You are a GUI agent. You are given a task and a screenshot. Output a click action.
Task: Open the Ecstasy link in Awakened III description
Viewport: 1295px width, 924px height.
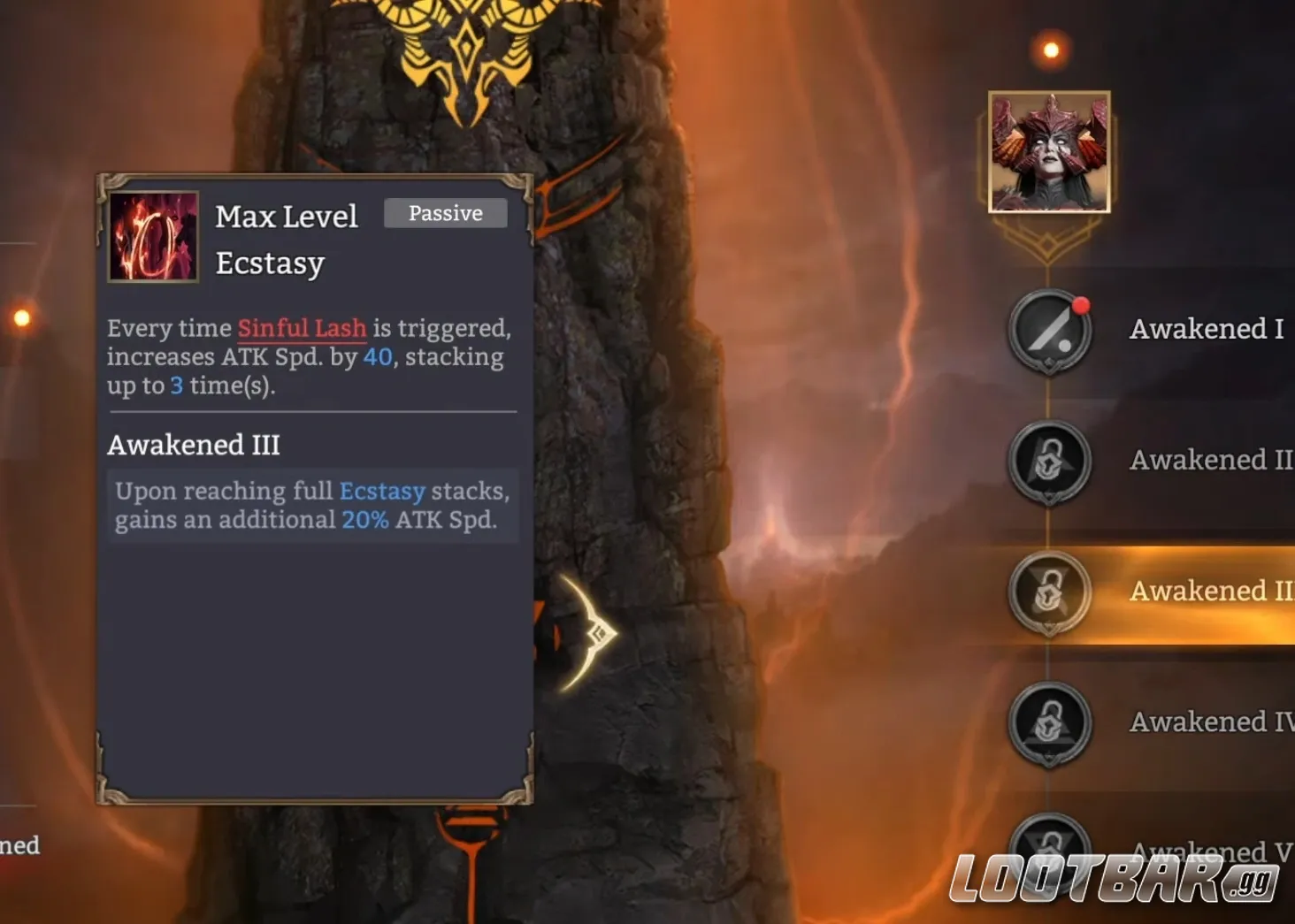click(x=382, y=492)
